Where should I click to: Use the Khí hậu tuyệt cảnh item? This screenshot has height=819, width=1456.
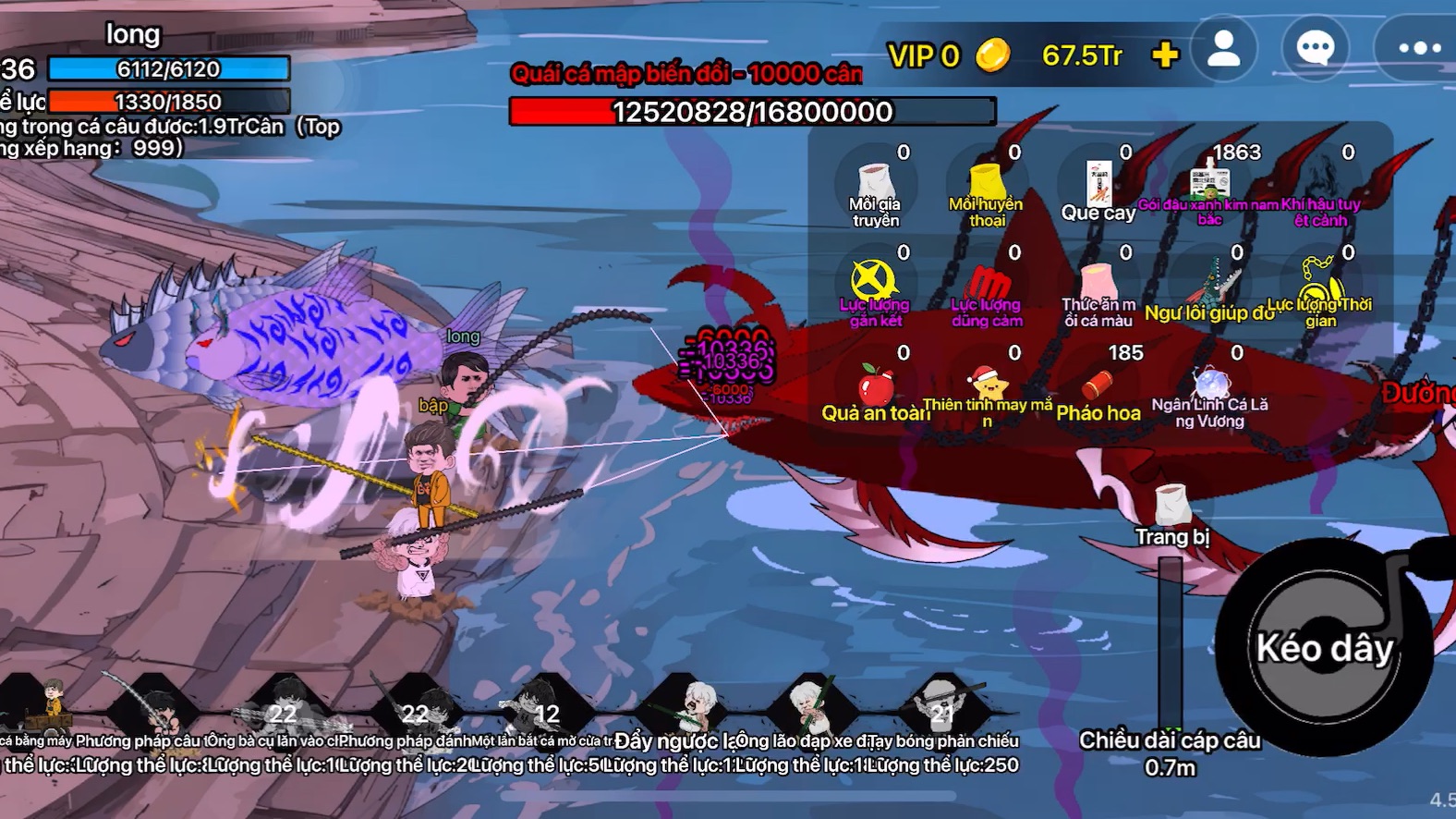[1321, 183]
